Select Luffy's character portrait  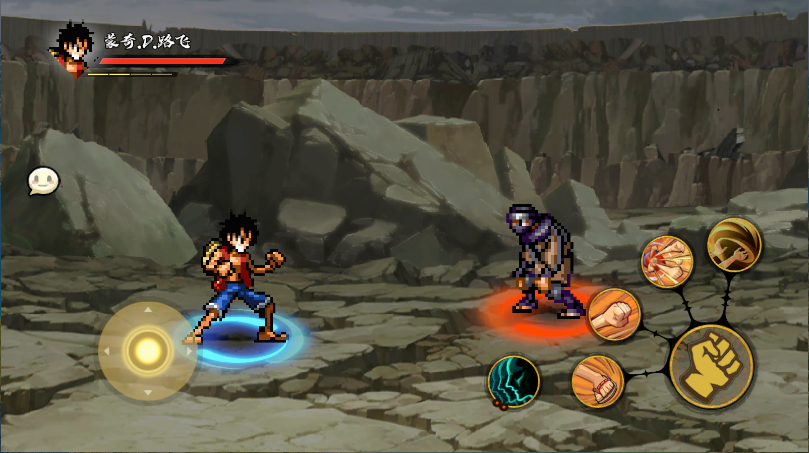(x=73, y=46)
